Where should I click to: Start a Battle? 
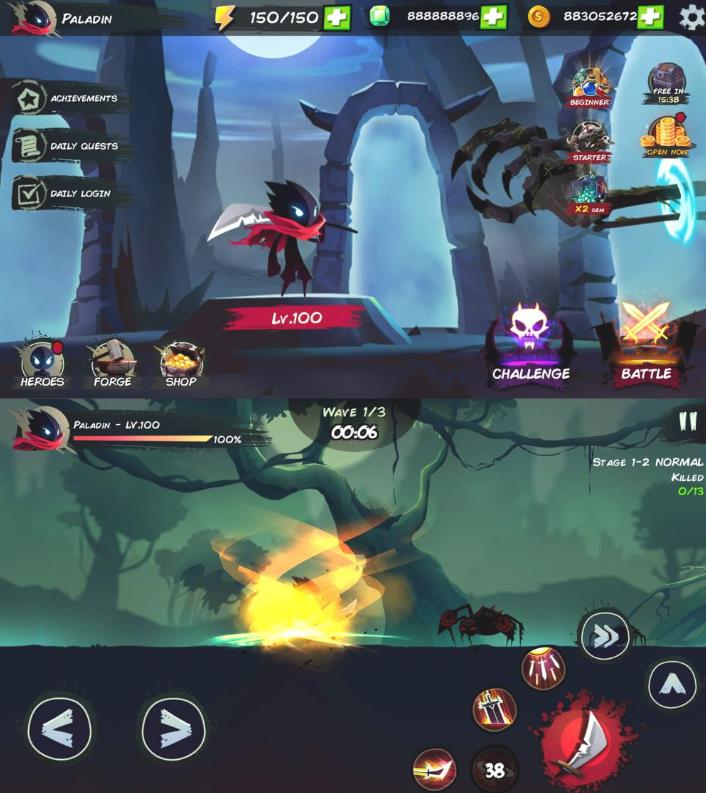tap(646, 345)
